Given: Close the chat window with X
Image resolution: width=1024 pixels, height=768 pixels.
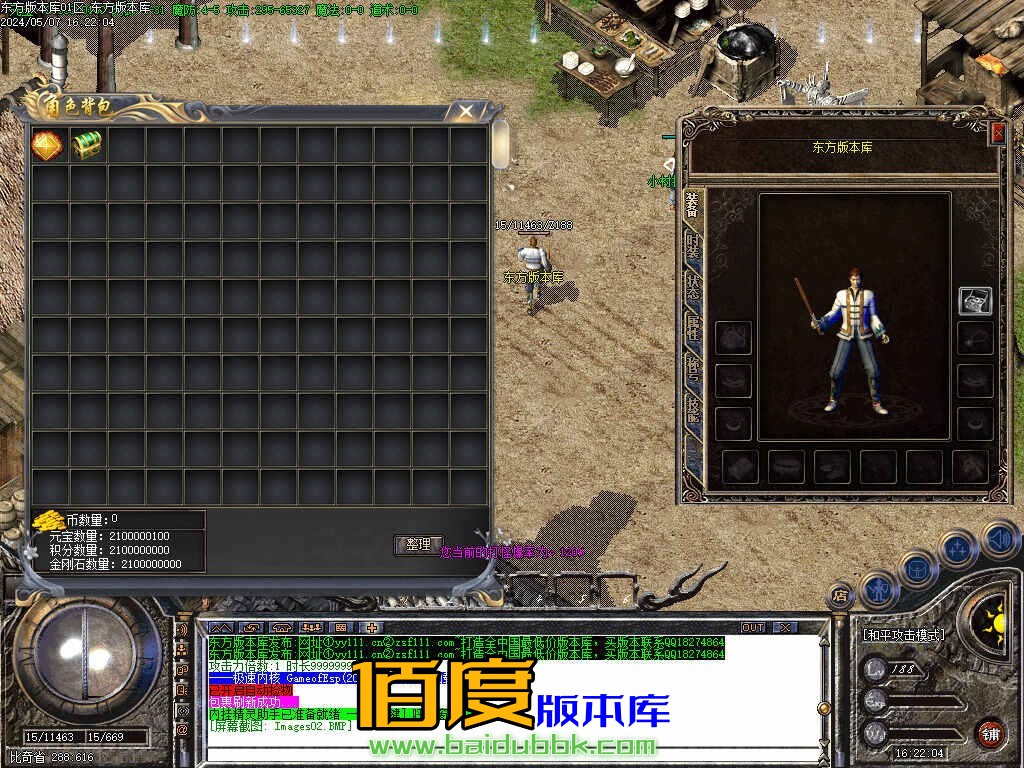Looking at the screenshot, I should [x=785, y=627].
